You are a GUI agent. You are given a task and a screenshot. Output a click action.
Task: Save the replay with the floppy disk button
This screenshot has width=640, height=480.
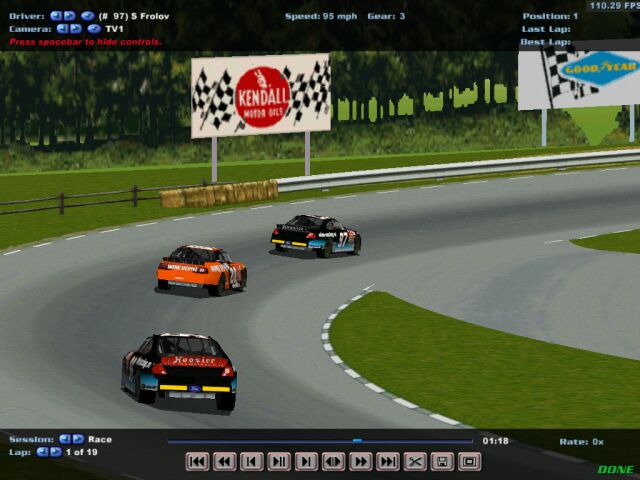click(442, 461)
